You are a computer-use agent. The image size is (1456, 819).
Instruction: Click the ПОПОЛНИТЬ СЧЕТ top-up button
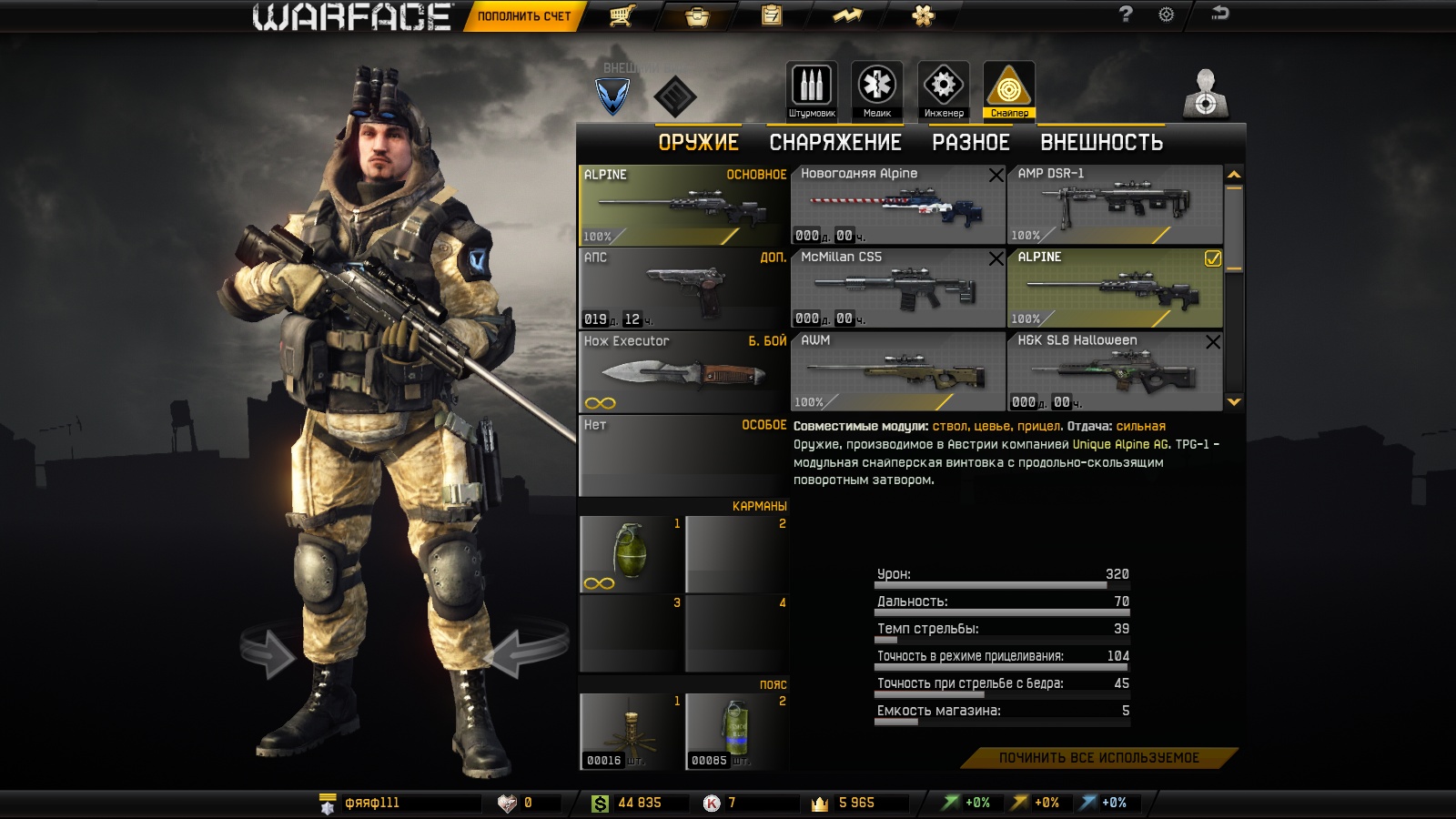pos(523,16)
